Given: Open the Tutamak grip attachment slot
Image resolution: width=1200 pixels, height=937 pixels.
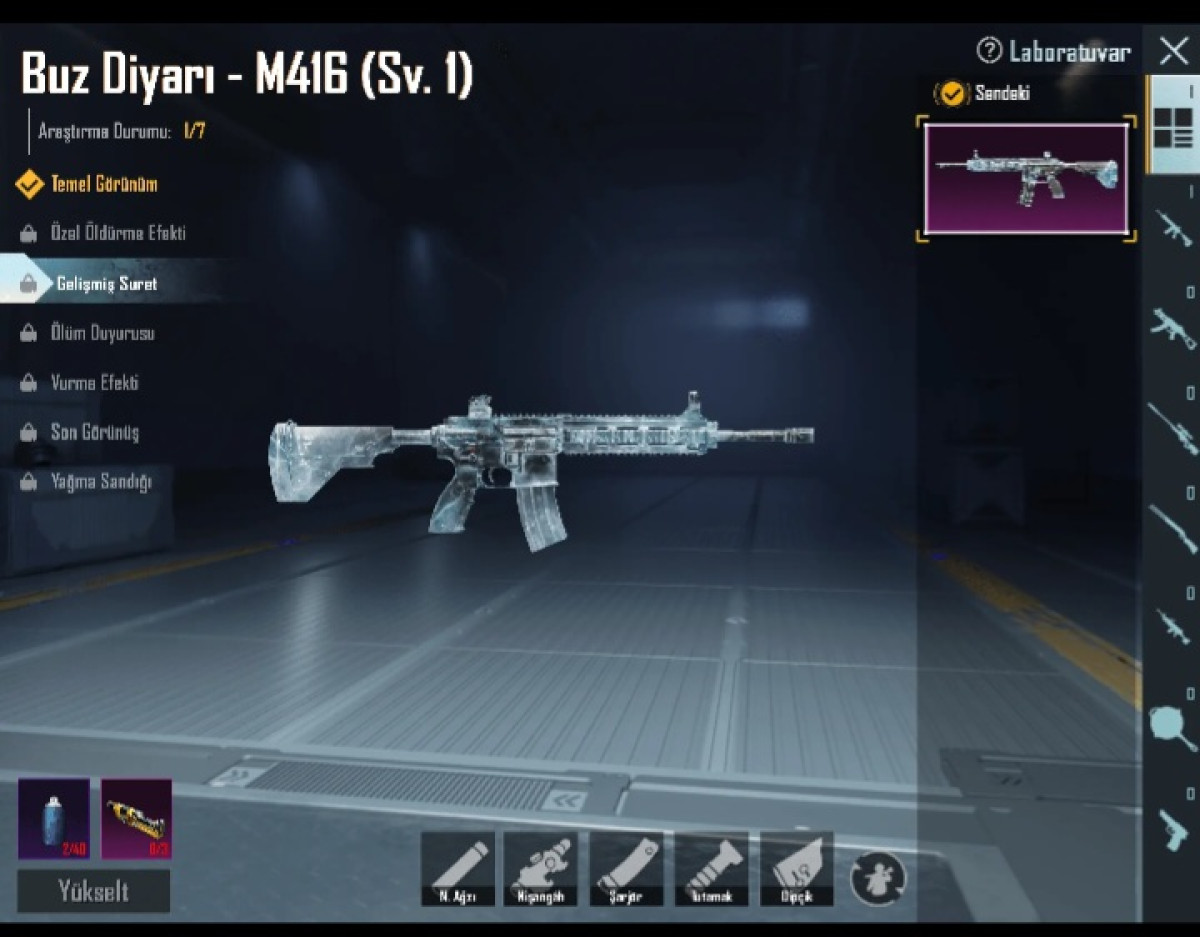Looking at the screenshot, I should click(x=711, y=869).
